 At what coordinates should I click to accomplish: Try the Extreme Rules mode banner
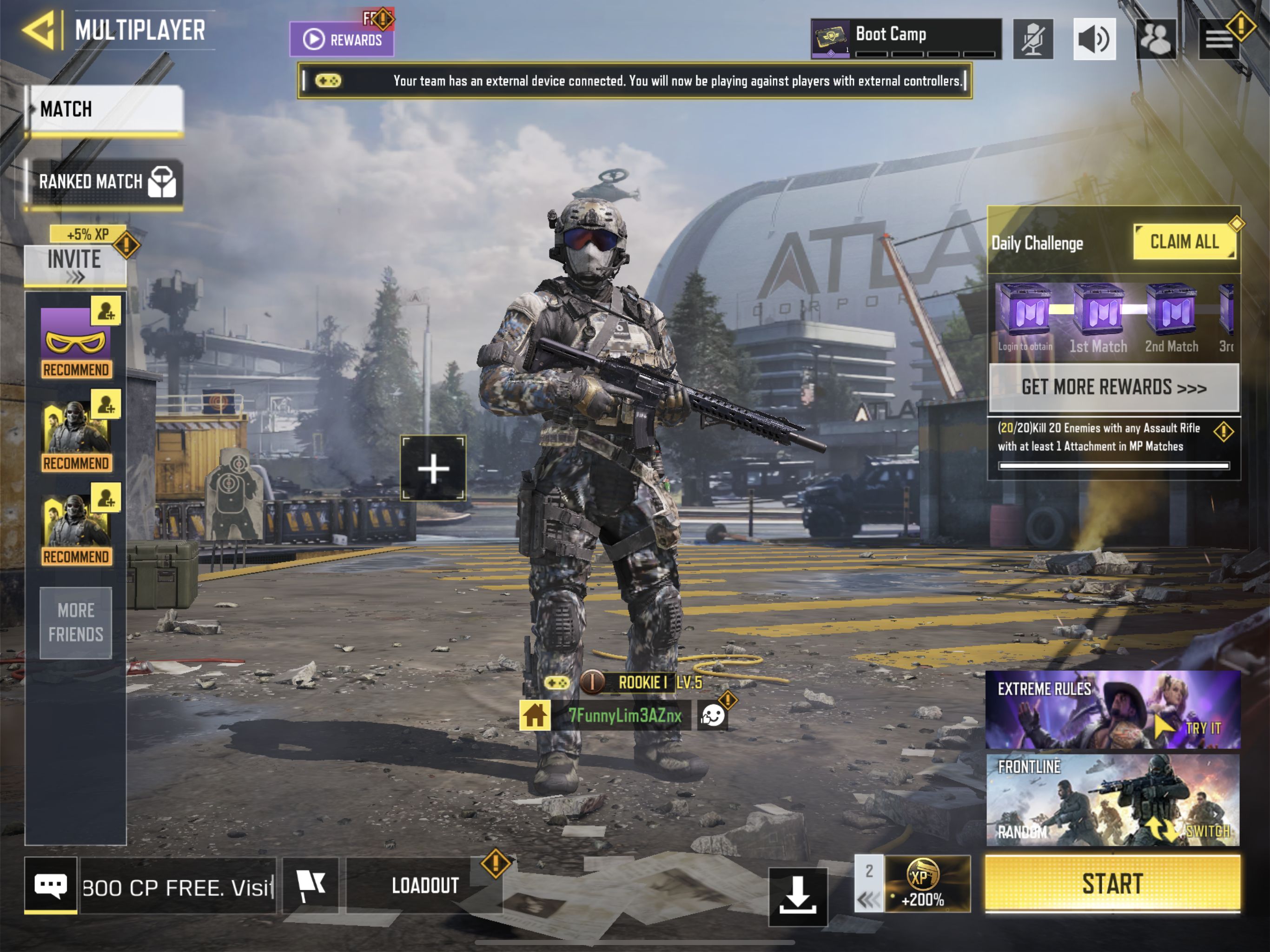[1113, 710]
